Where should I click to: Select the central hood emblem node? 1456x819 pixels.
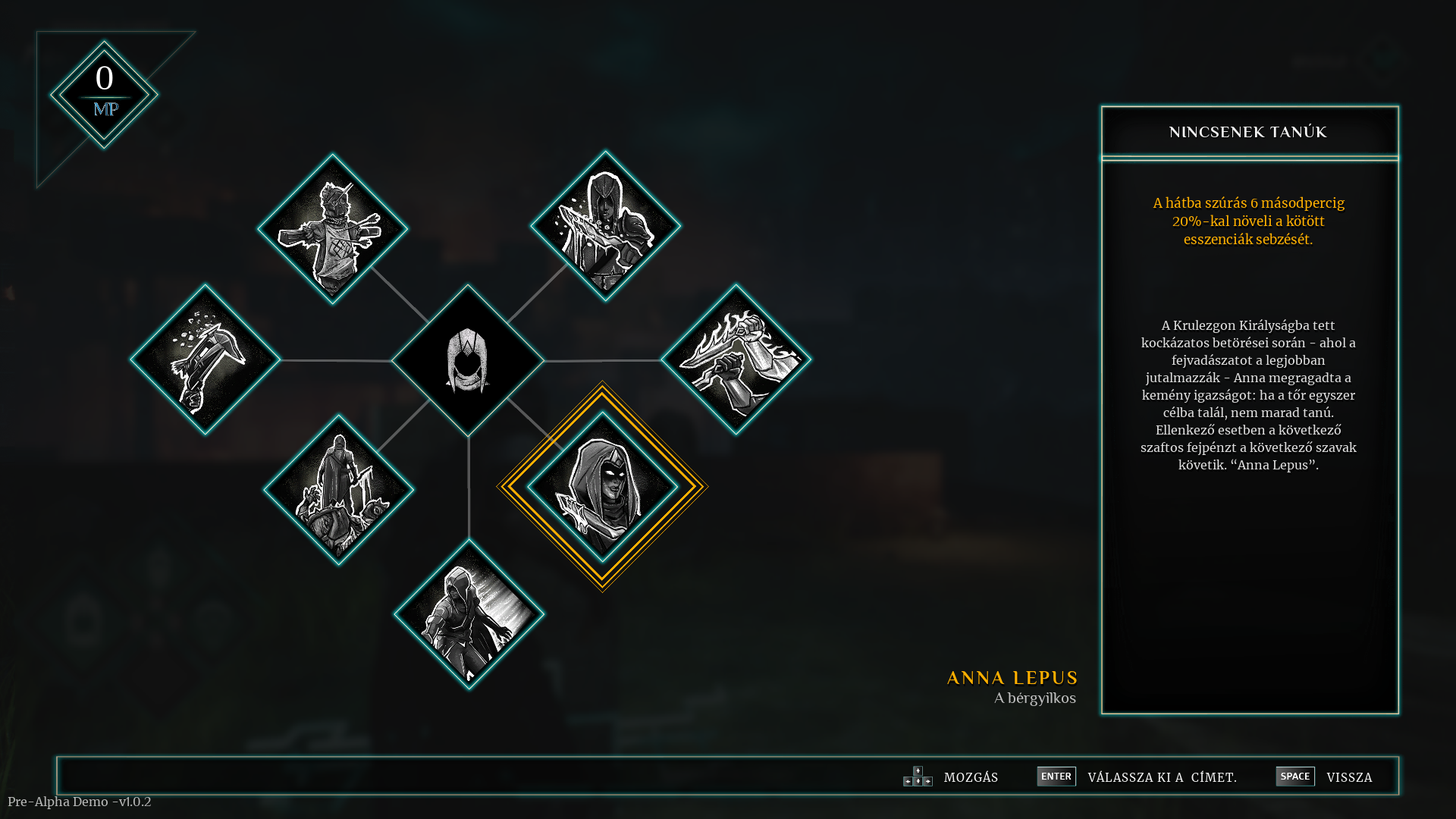click(467, 360)
